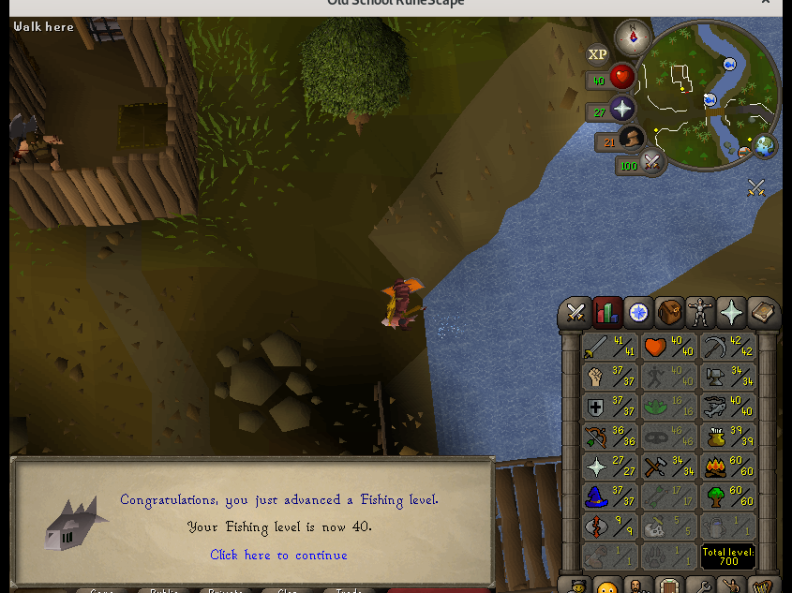792x593 pixels.
Task: Toggle the XP drops orb
Action: tap(597, 55)
